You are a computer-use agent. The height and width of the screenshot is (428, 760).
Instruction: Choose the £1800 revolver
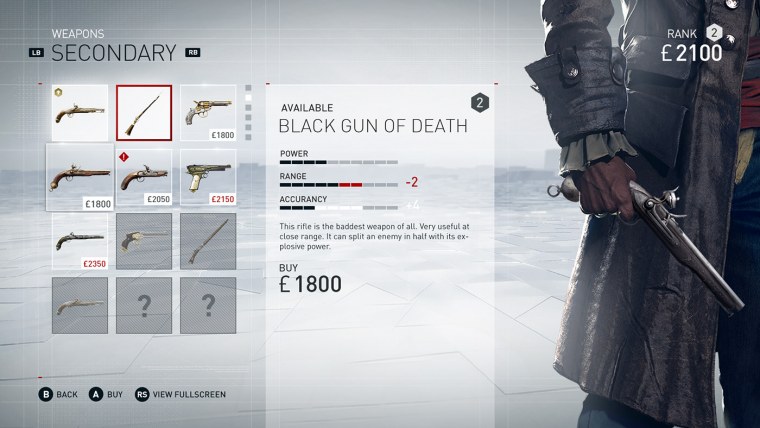[x=208, y=112]
